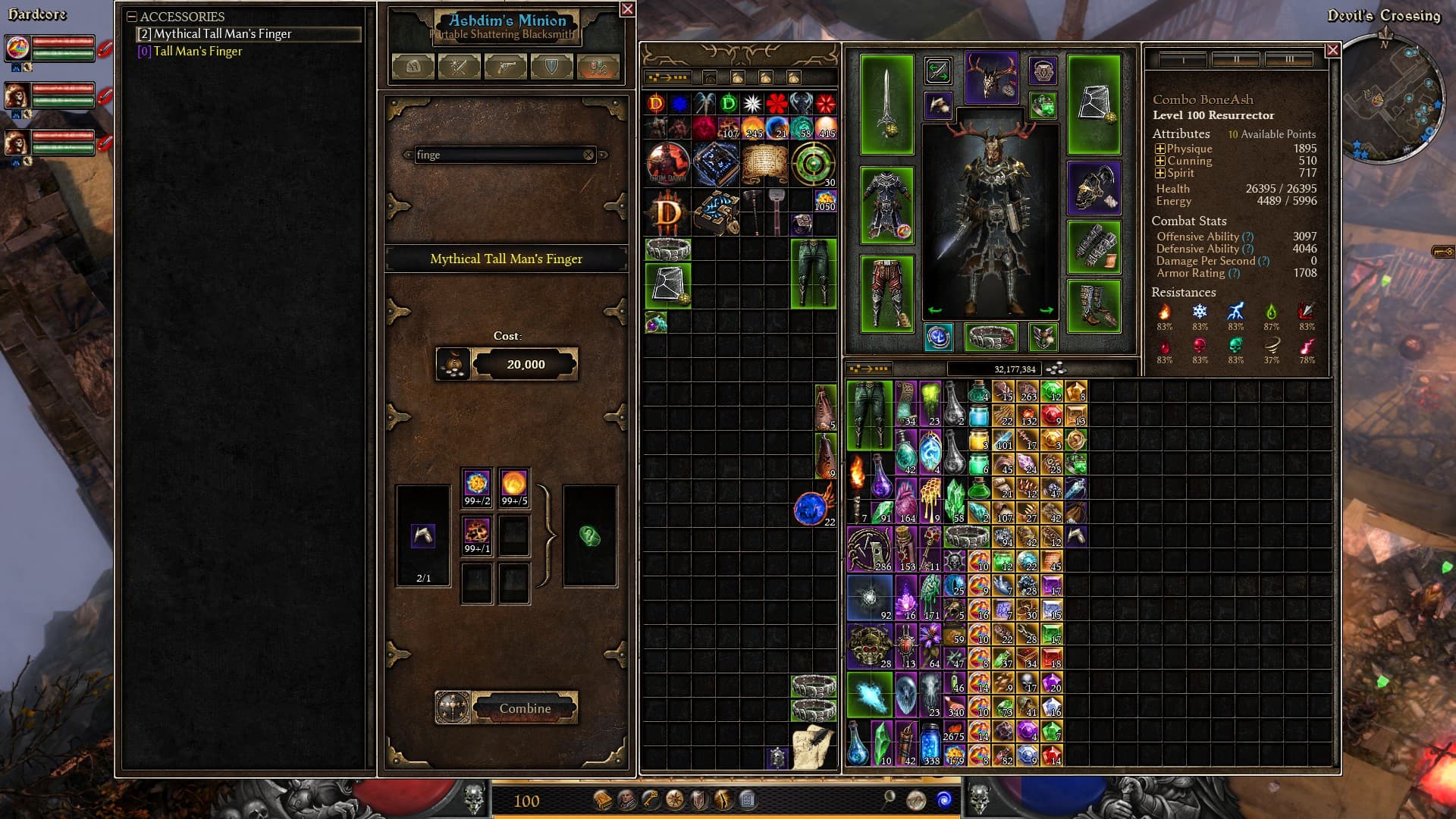1456x819 pixels.
Task: Expand the Cunning attribute
Action: pyautogui.click(x=1160, y=162)
